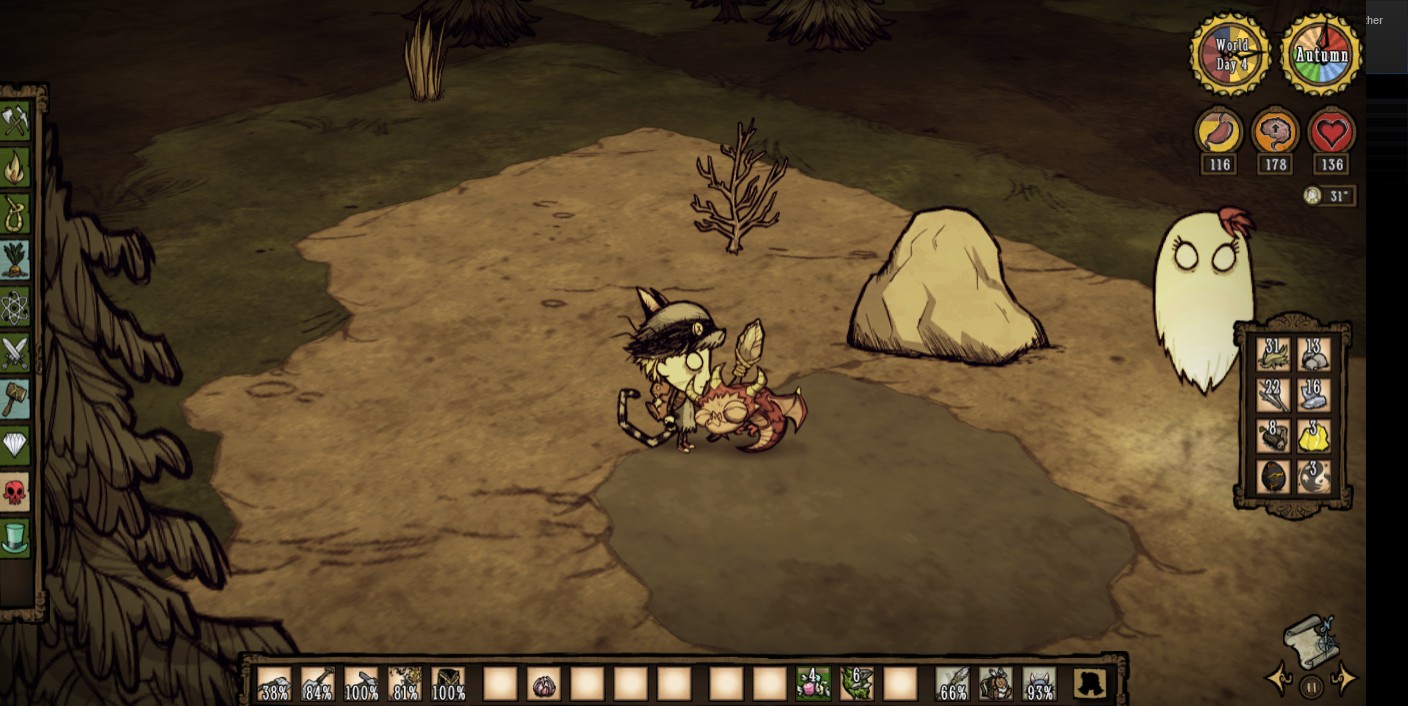
Task: Select the inventory item at 38% durability
Action: click(274, 684)
